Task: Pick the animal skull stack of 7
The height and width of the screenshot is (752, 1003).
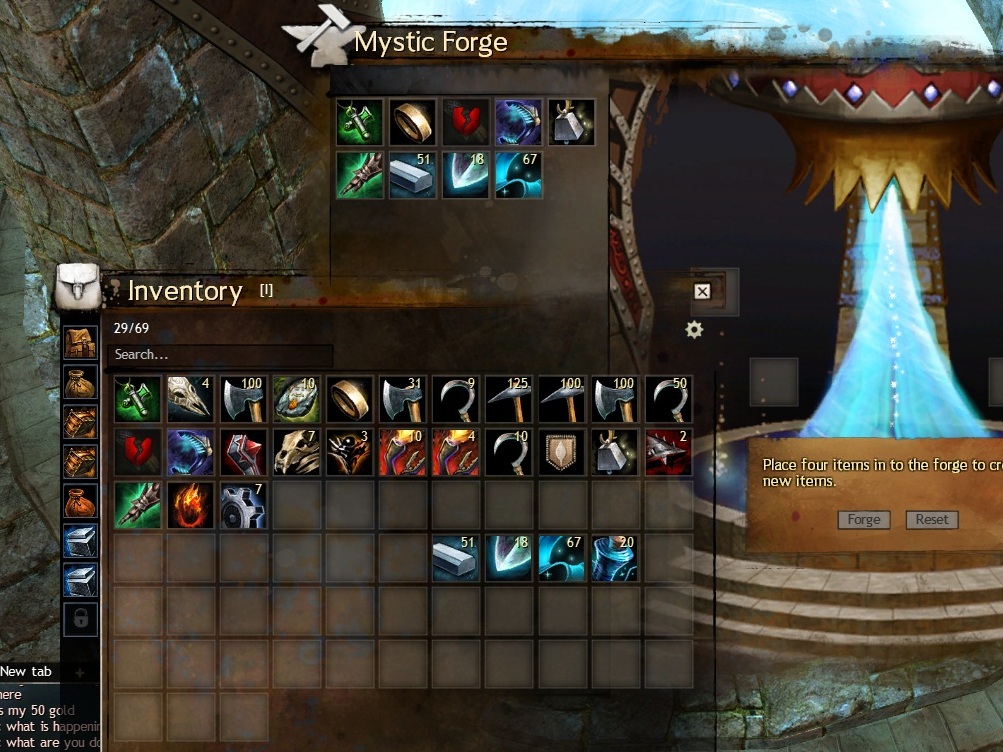Action: click(x=296, y=452)
